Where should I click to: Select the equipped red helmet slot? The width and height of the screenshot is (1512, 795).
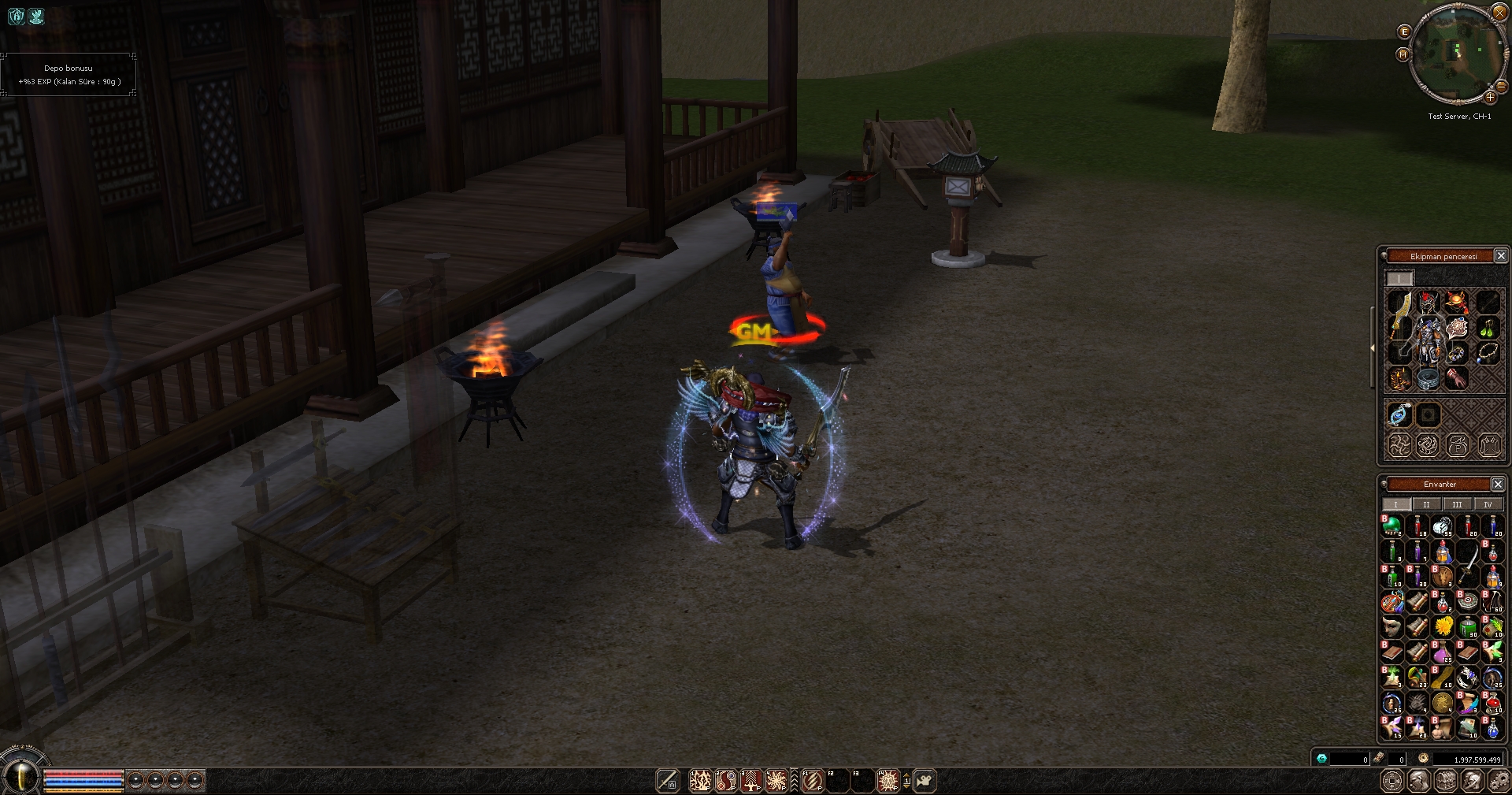click(x=1428, y=302)
